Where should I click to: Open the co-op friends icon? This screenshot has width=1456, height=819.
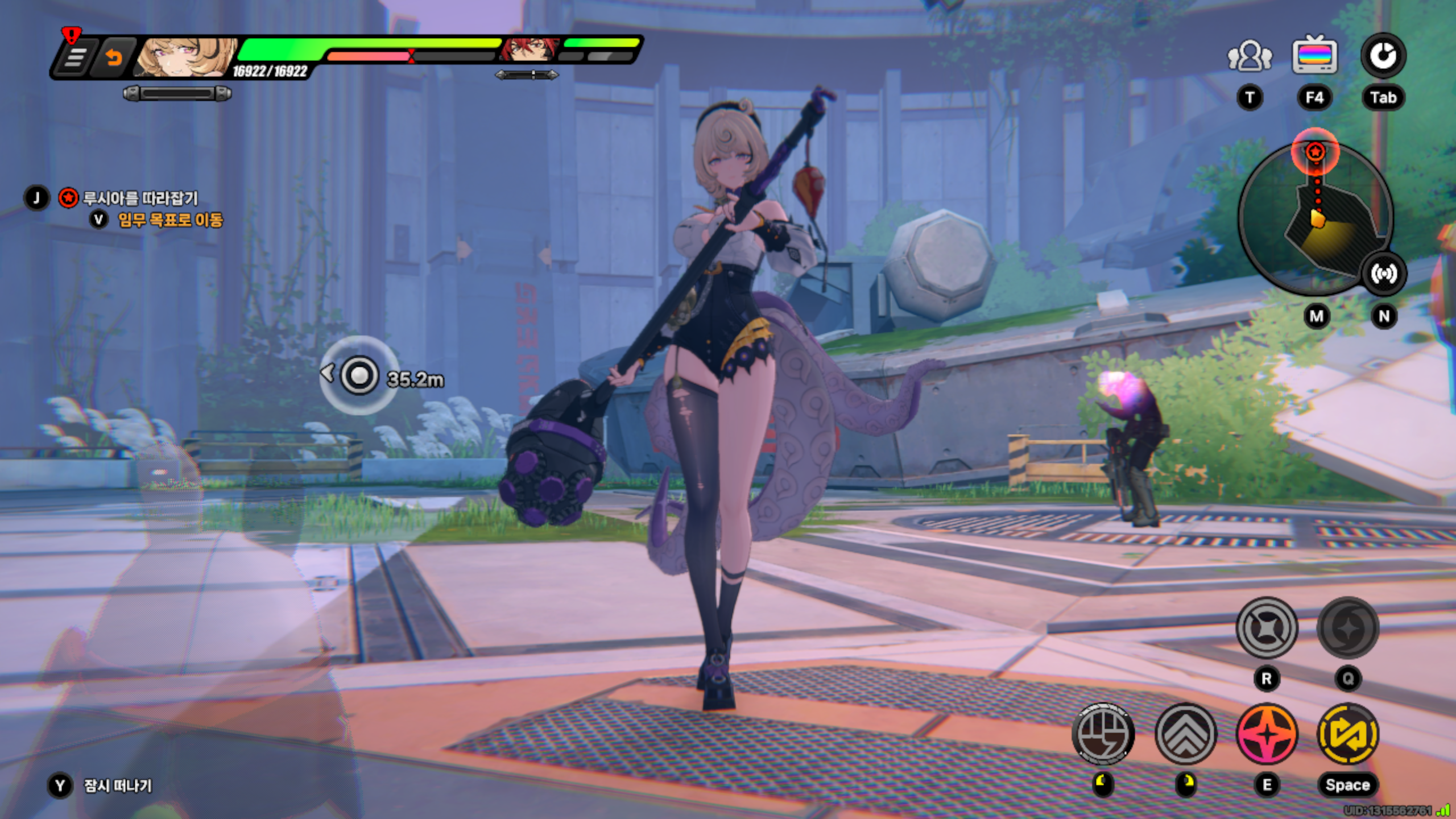coord(1250,56)
